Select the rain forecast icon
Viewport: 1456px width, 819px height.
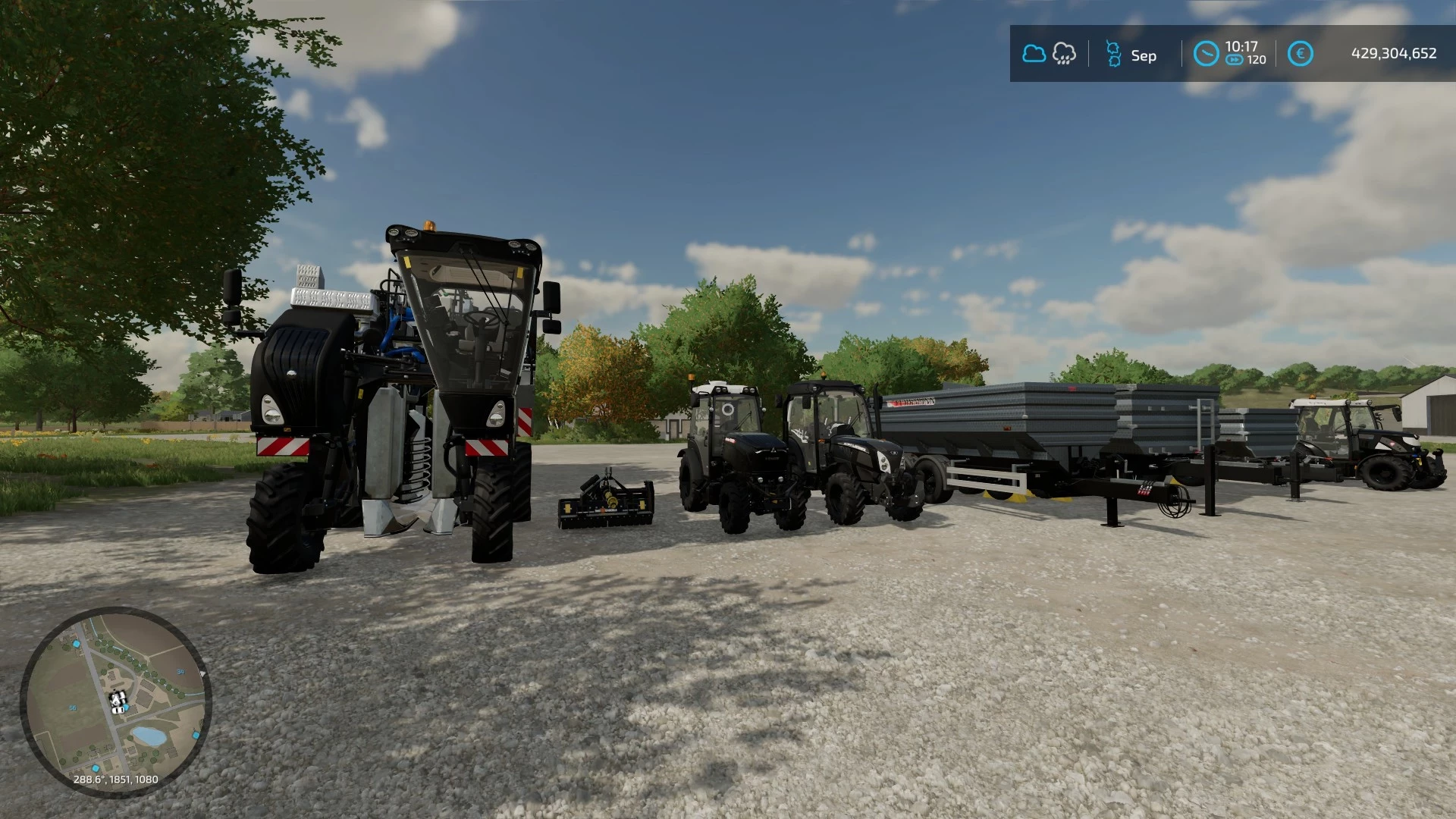[x=1064, y=53]
